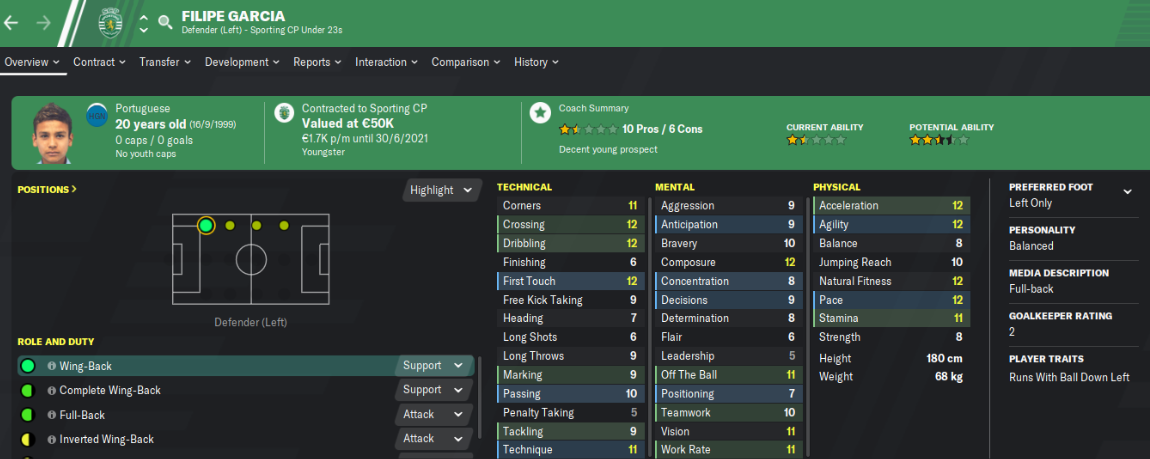Go back using the left arrow
The image size is (1150, 459).
tap(12, 21)
